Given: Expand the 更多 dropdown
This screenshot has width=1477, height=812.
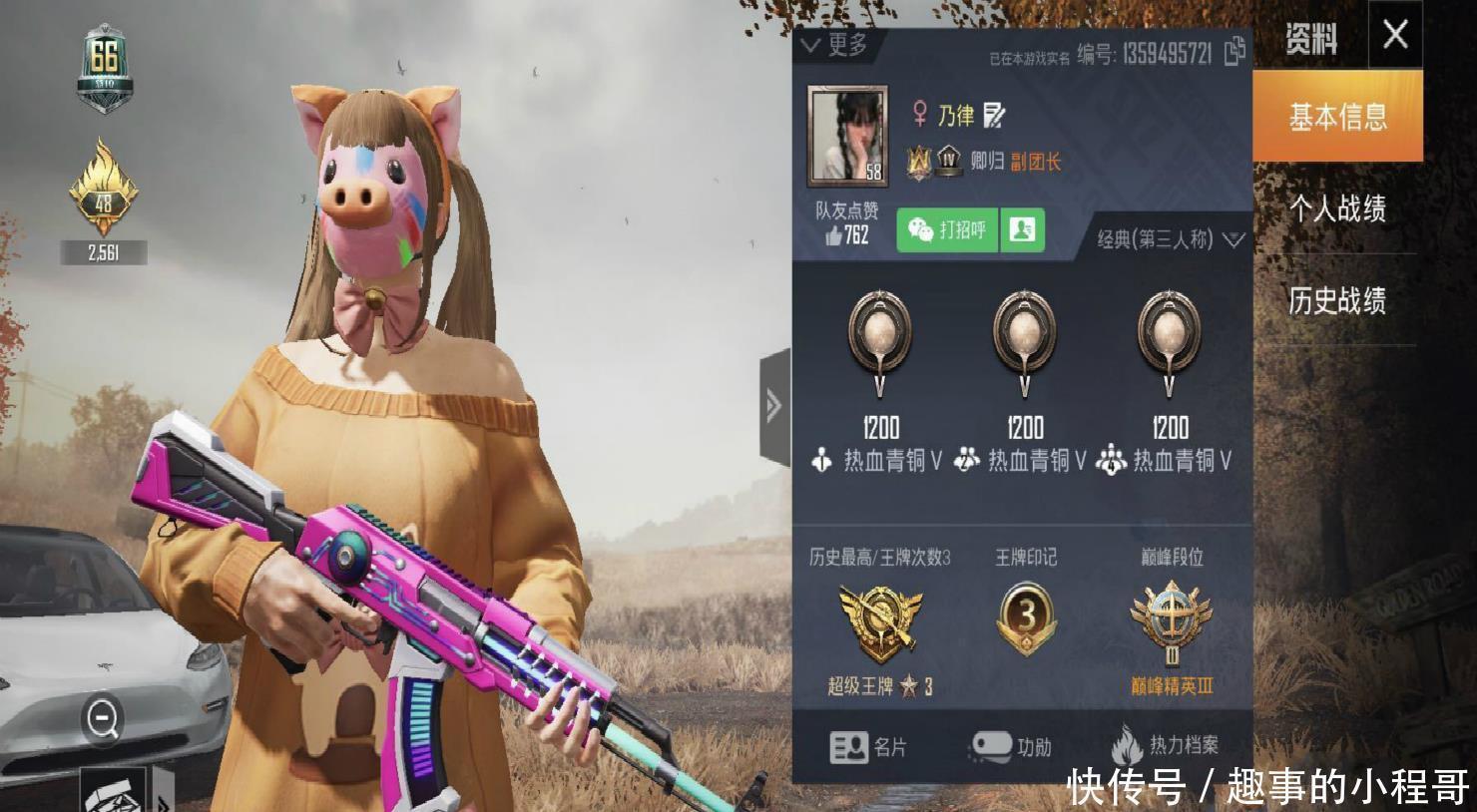Looking at the screenshot, I should point(834,45).
